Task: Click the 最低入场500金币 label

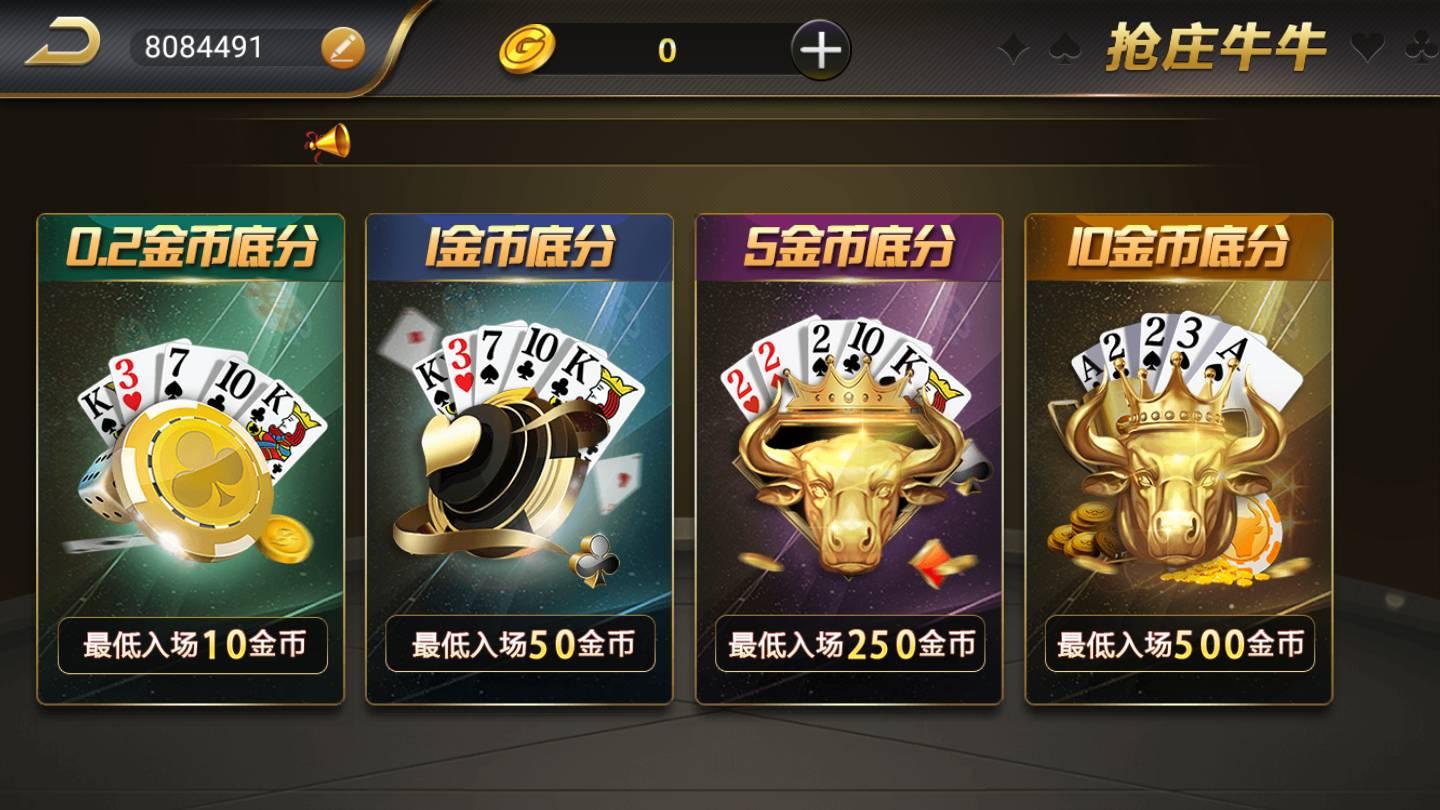Action: 1182,646
